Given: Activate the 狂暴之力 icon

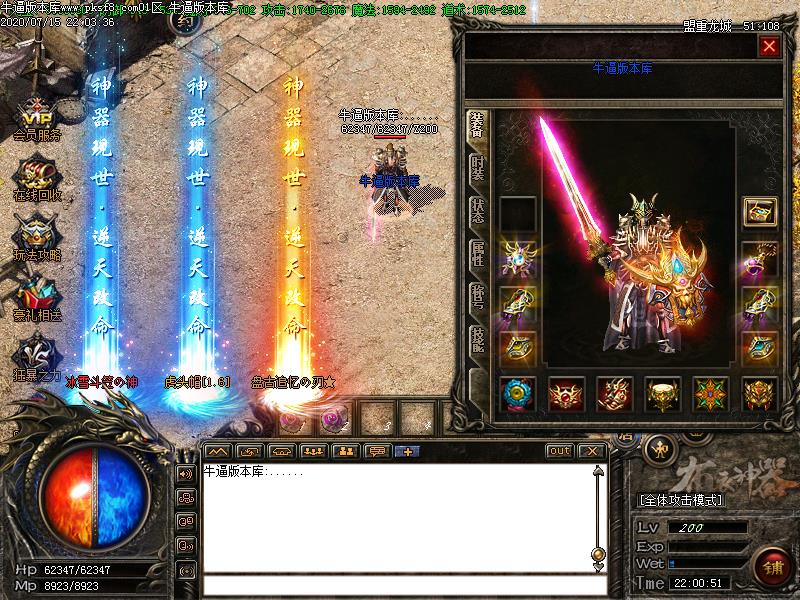Looking at the screenshot, I should tap(36, 357).
